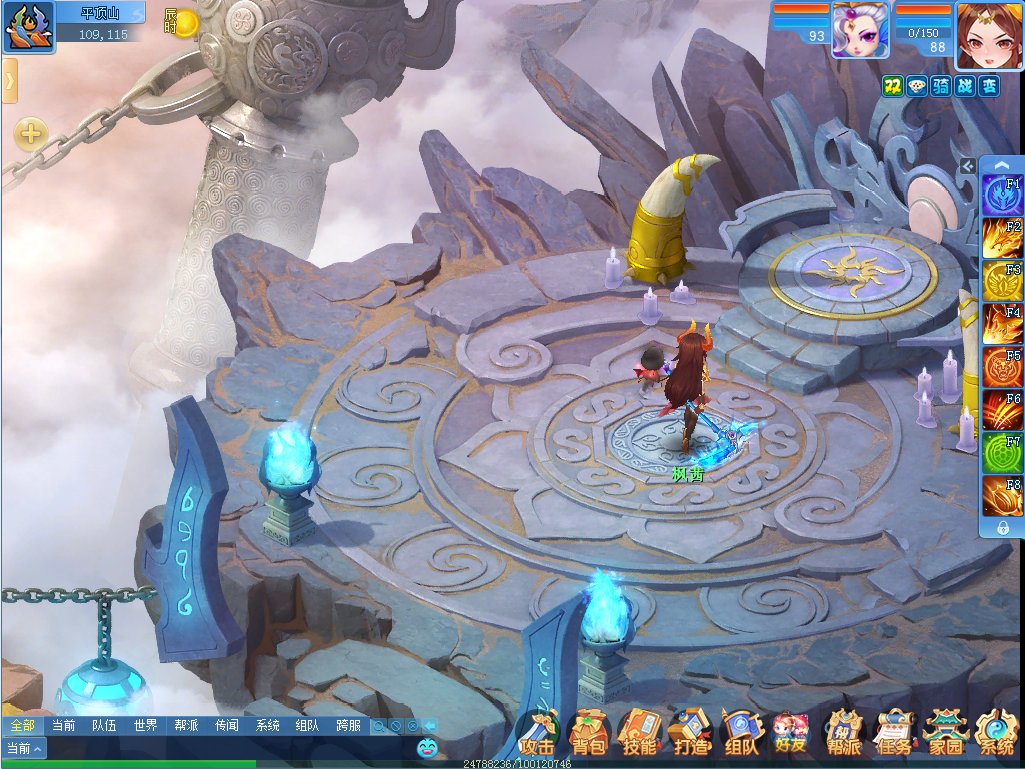
Task: Open the 家园 homestead menu
Action: pos(945,734)
